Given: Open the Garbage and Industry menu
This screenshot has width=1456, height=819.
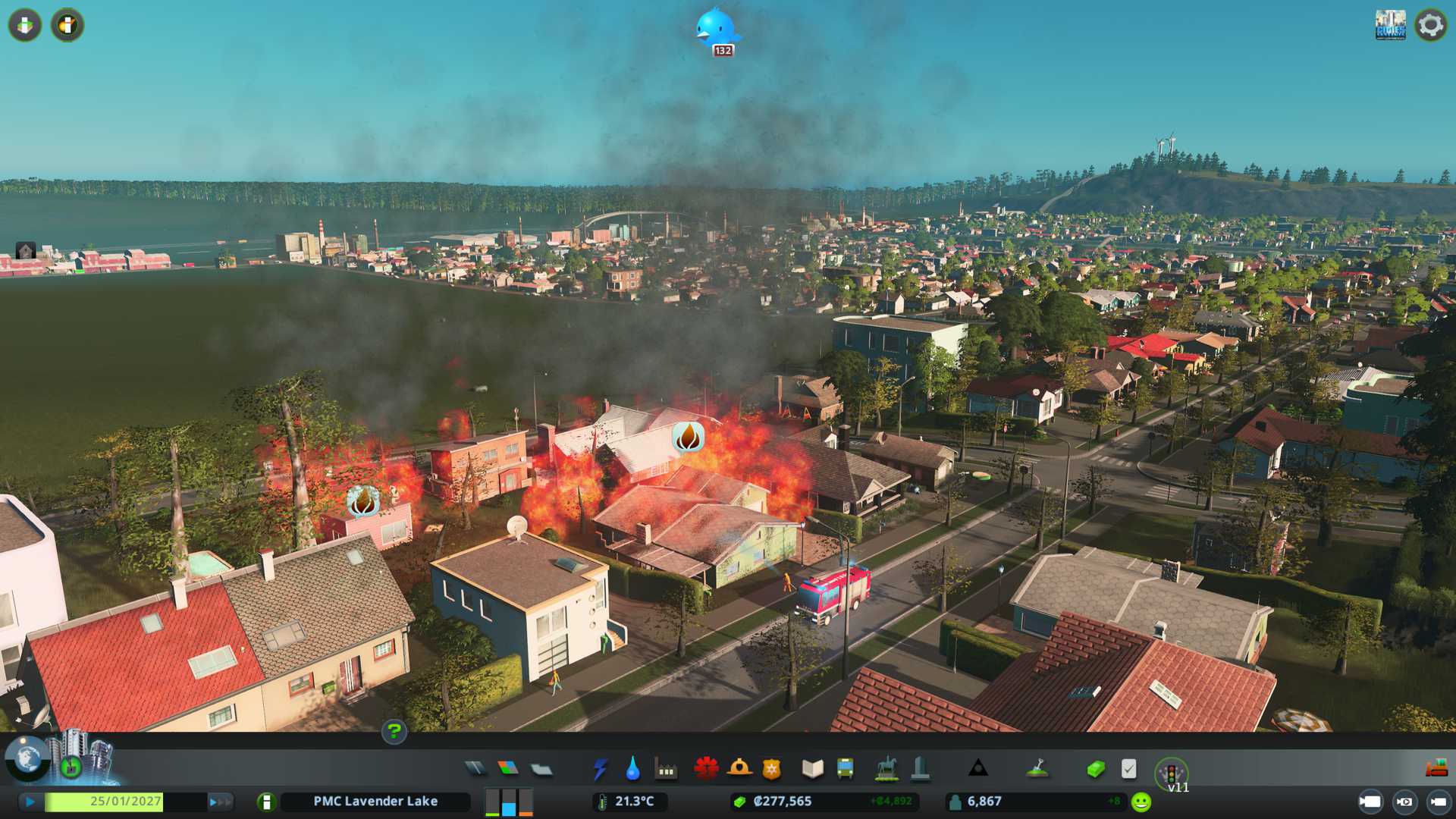Looking at the screenshot, I should 667,770.
